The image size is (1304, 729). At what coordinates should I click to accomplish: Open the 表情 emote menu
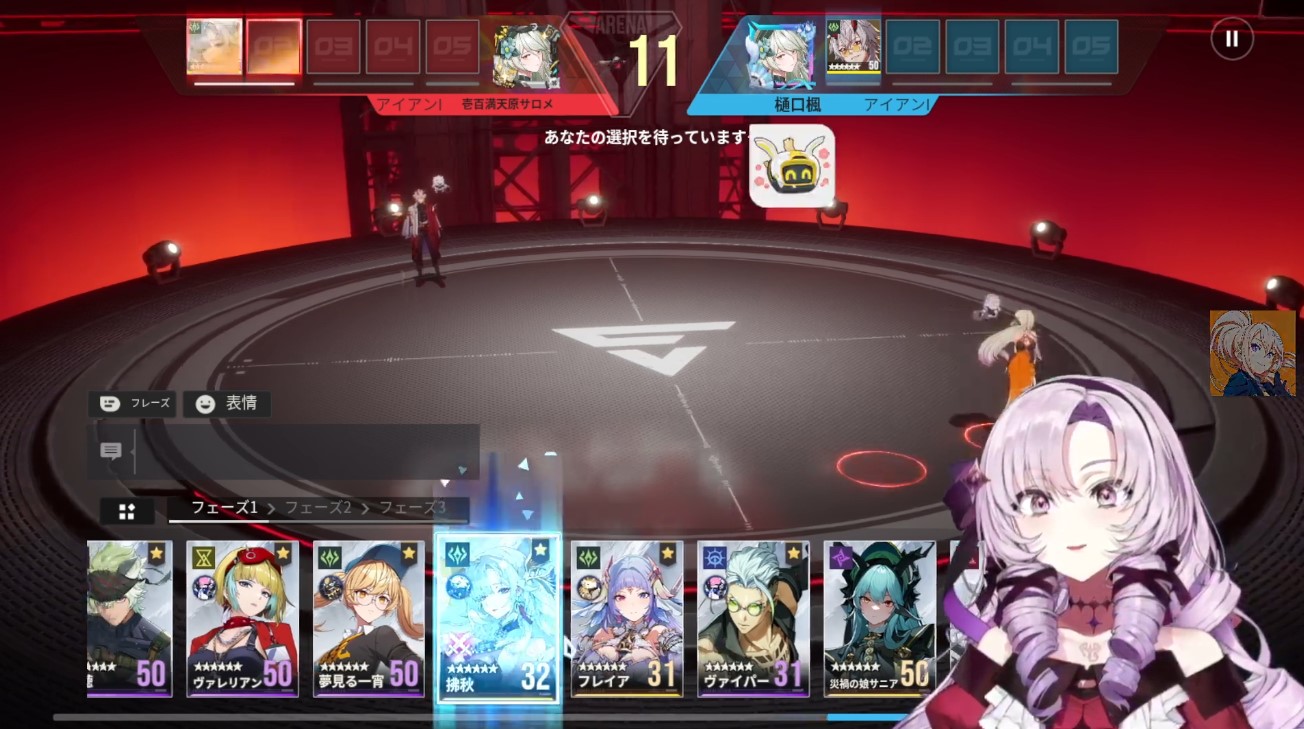coord(227,404)
